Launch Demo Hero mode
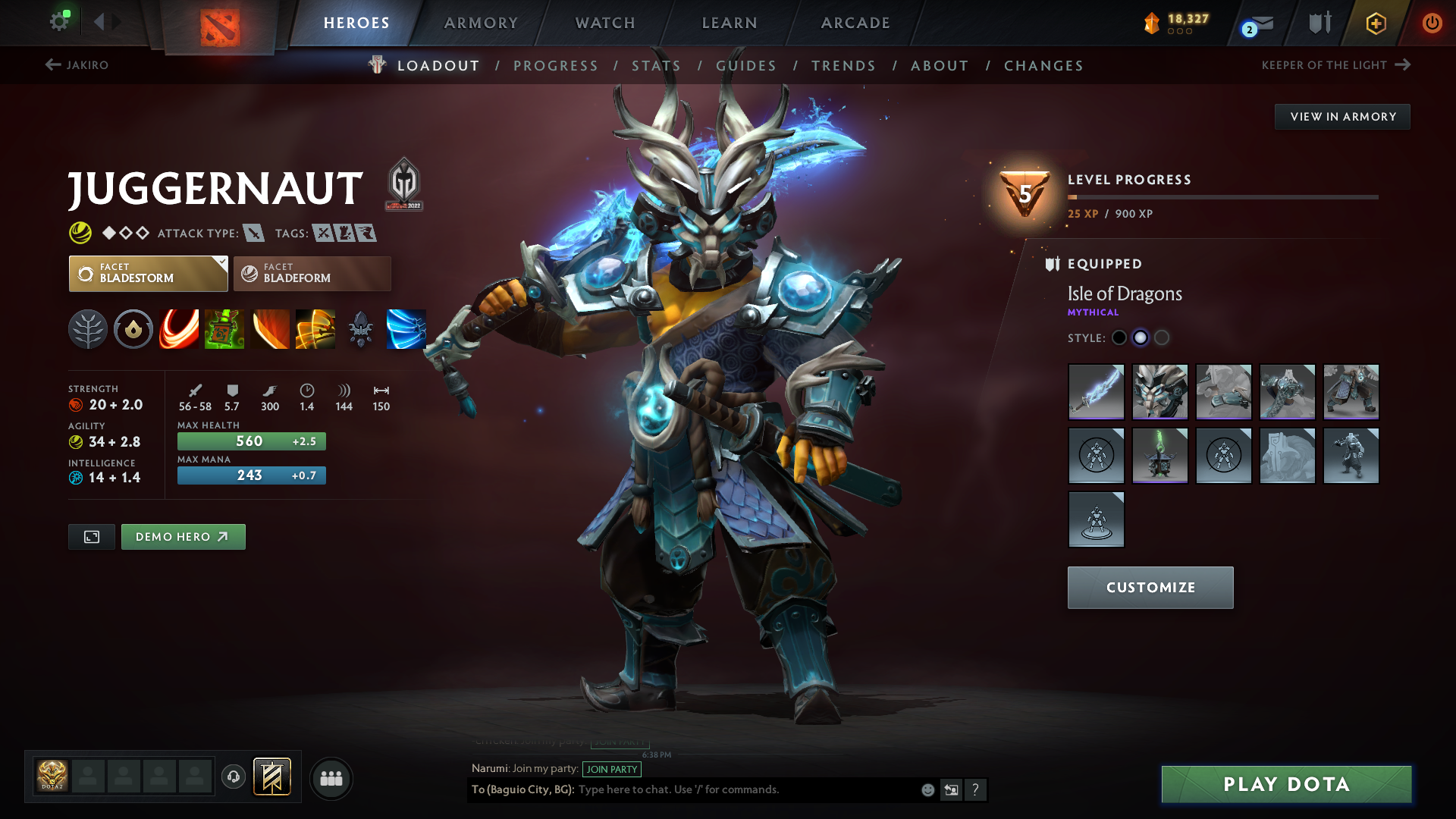Image resolution: width=1456 pixels, height=819 pixels. pos(183,537)
